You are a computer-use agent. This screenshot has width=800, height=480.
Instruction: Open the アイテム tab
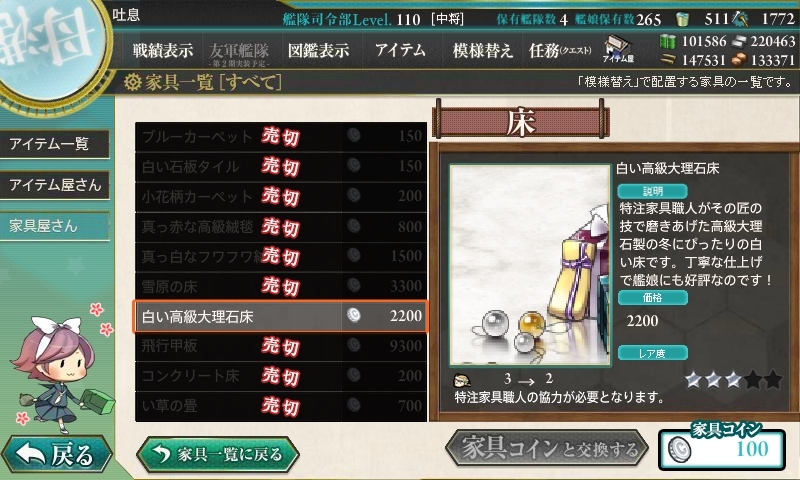point(400,50)
